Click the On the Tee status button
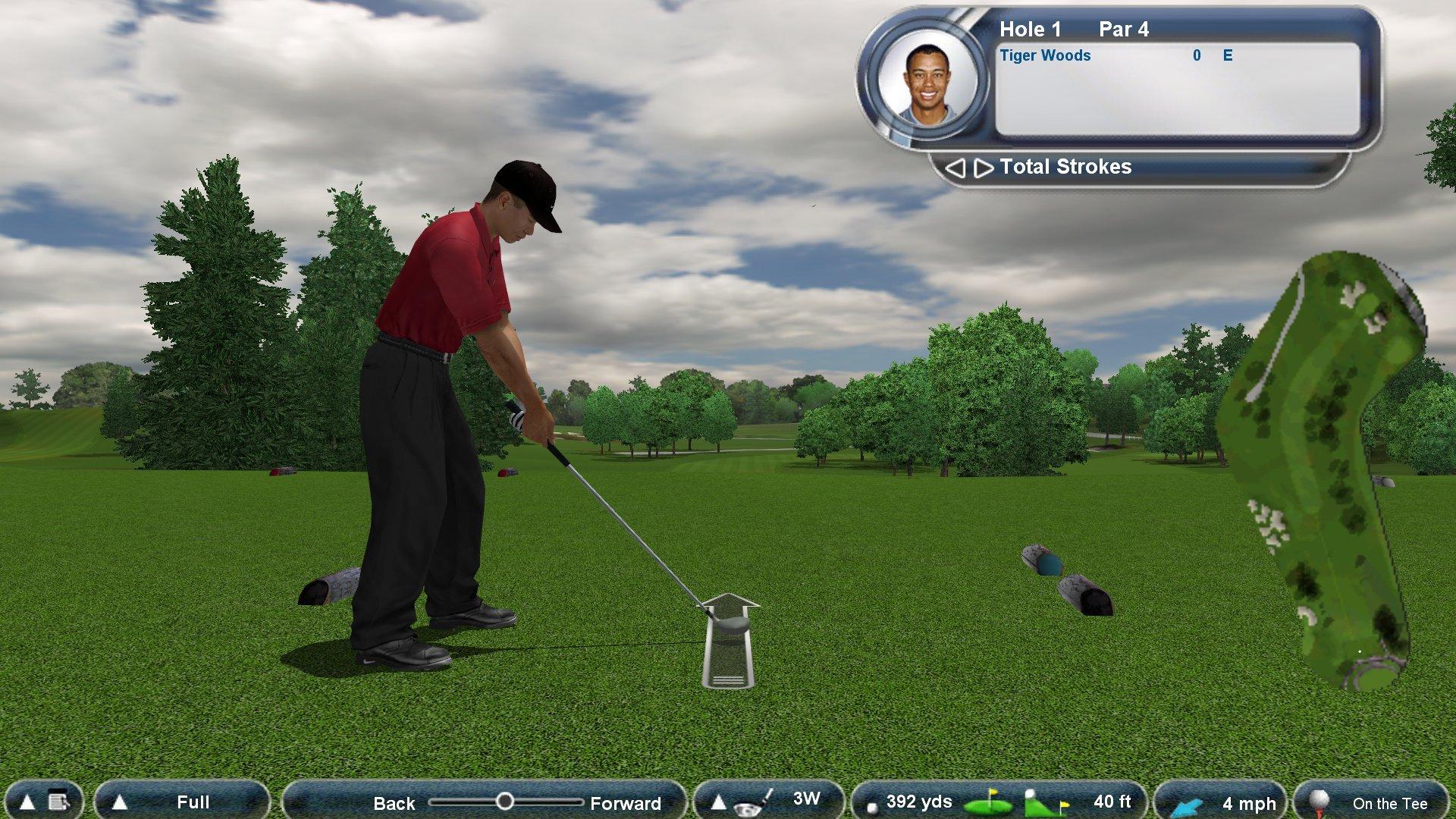Screen dimensions: 1456x819 (x=1389, y=802)
